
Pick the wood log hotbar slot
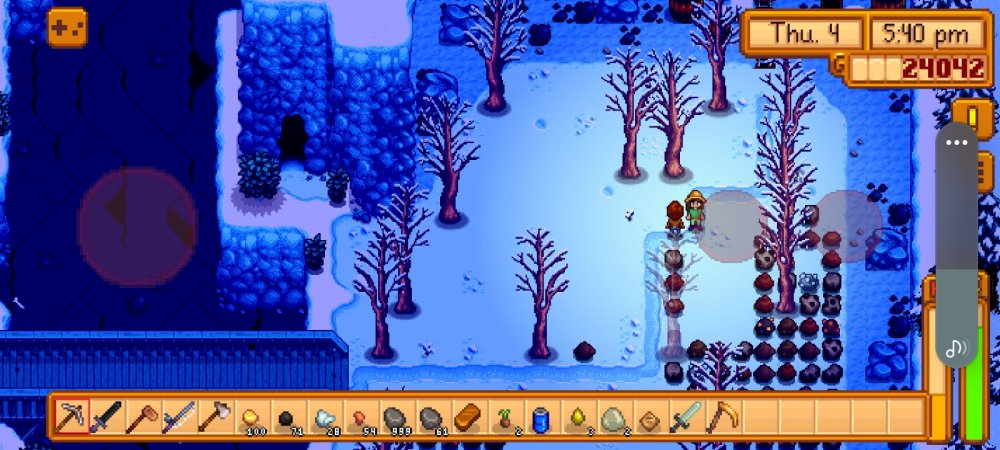(x=468, y=416)
